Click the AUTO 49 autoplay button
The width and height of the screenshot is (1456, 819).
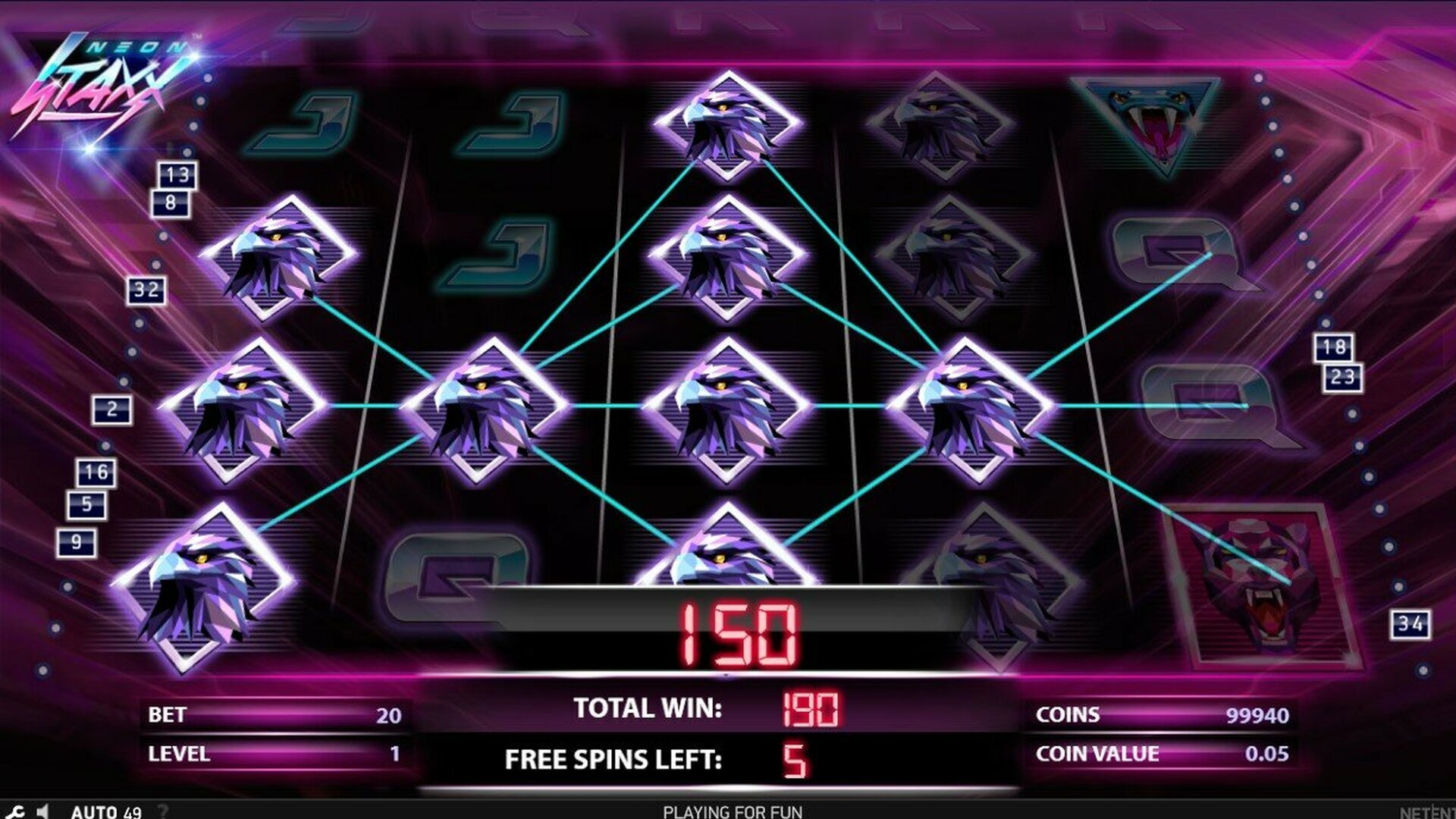tap(106, 811)
